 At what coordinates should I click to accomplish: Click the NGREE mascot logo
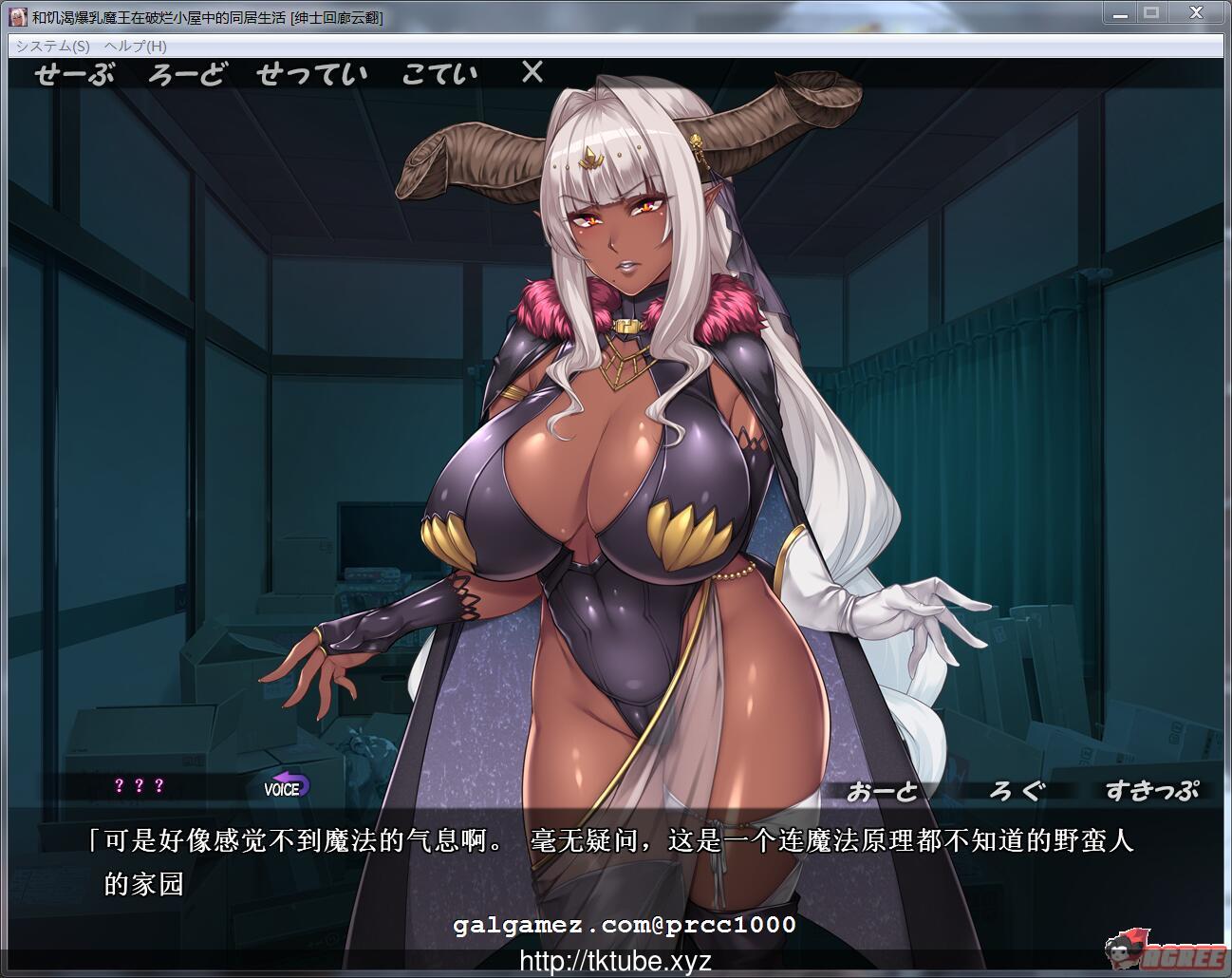[x=1160, y=947]
